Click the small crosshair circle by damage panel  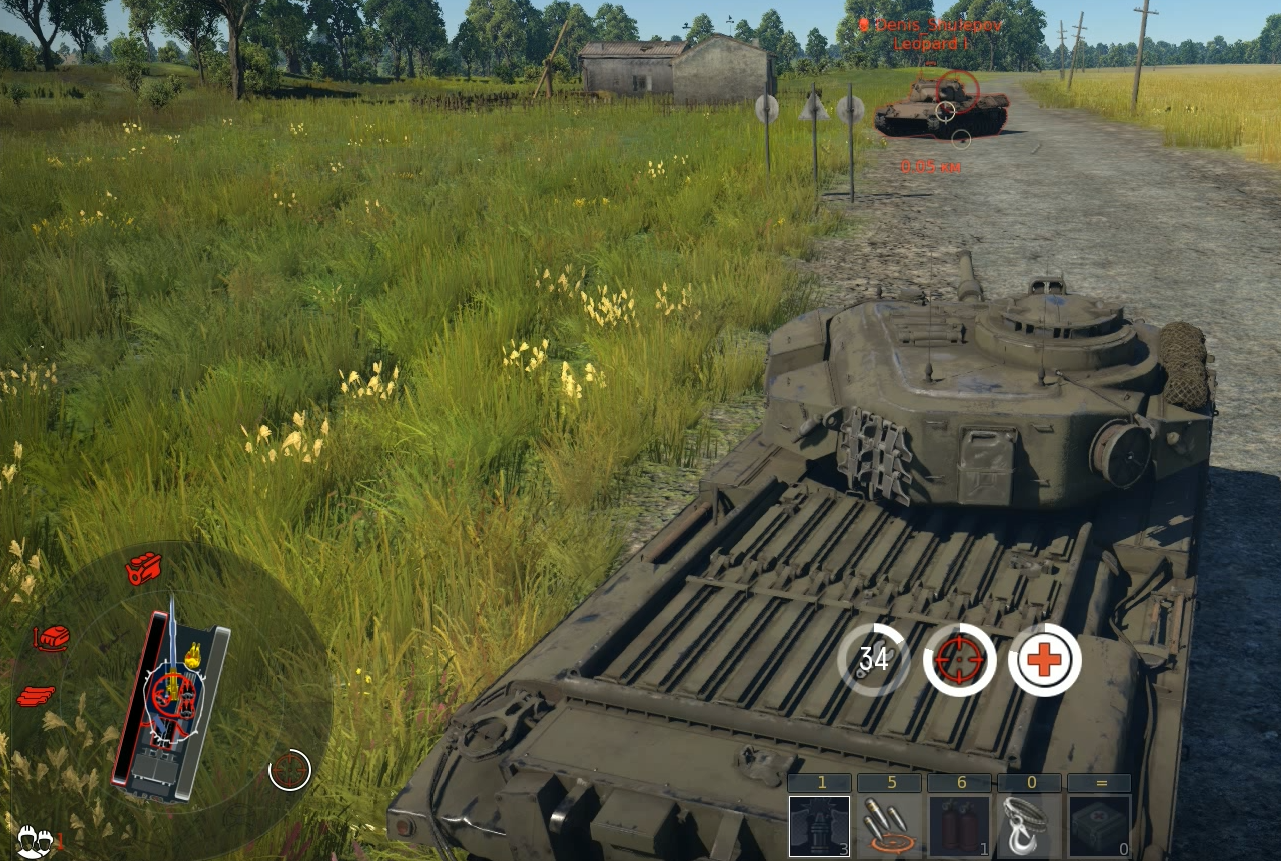[x=290, y=770]
